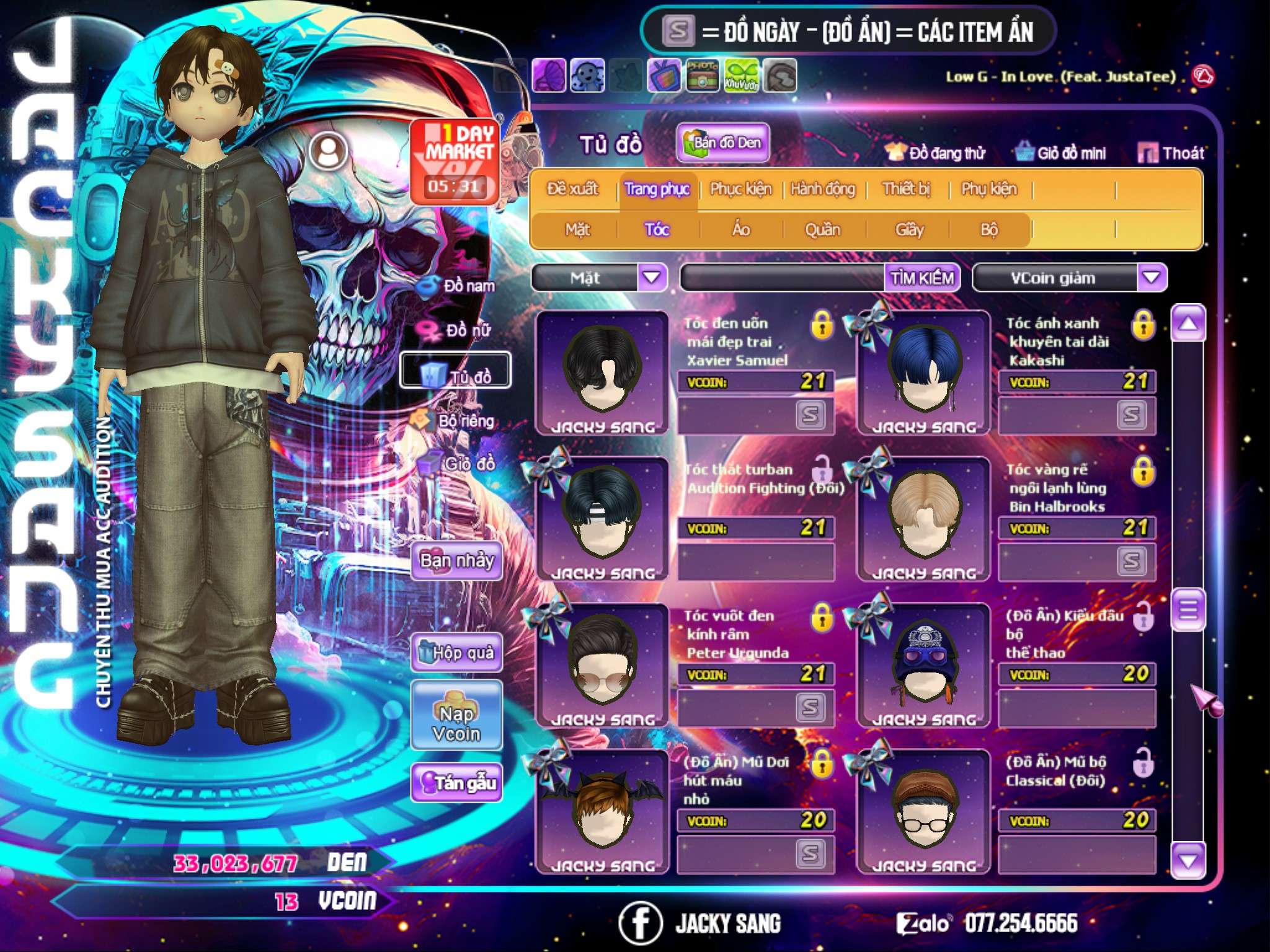Screen dimensions: 1270x952
Task: Open the Bán đồ Den shop button
Action: point(722,143)
